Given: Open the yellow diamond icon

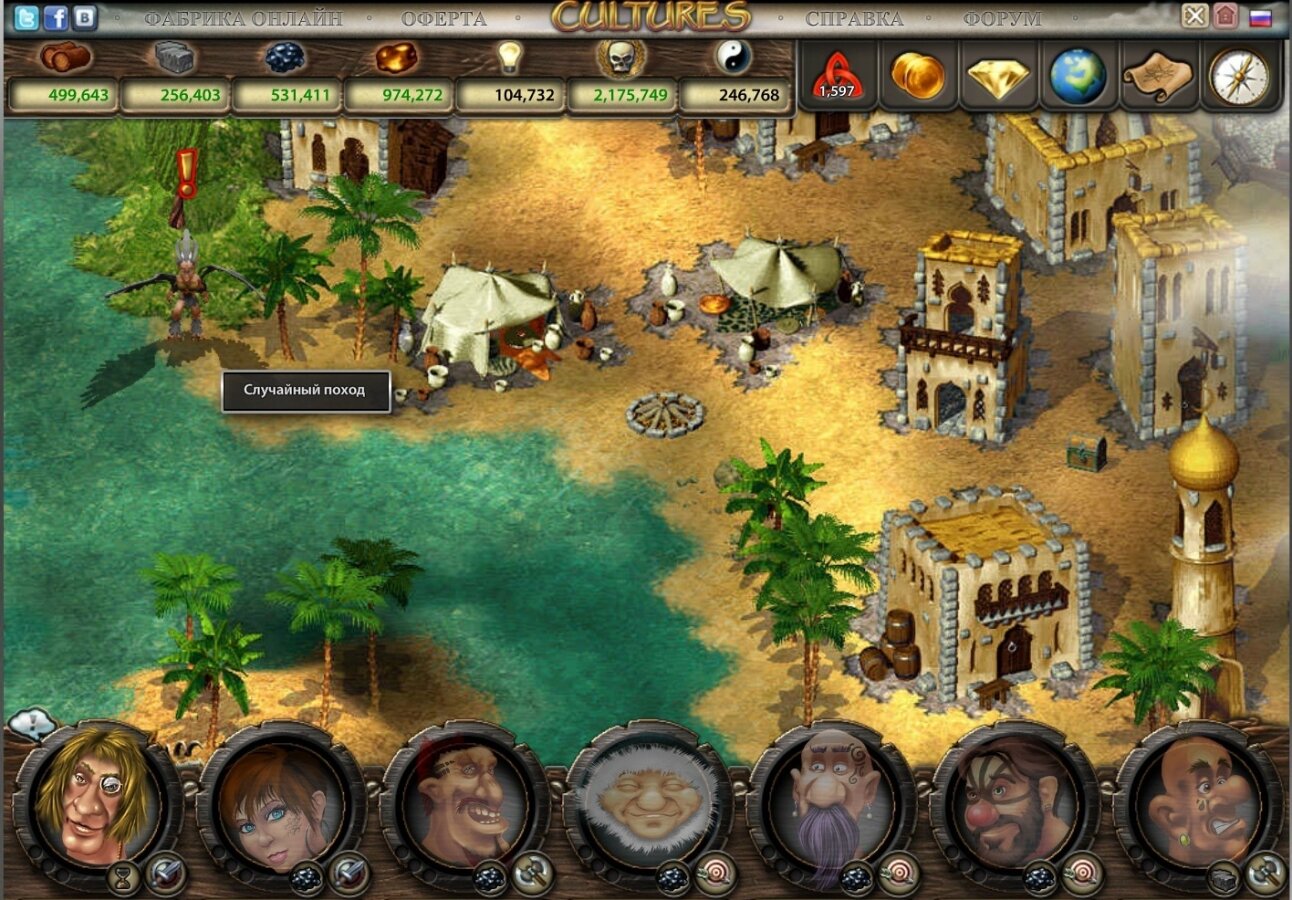Looking at the screenshot, I should pyautogui.click(x=998, y=76).
